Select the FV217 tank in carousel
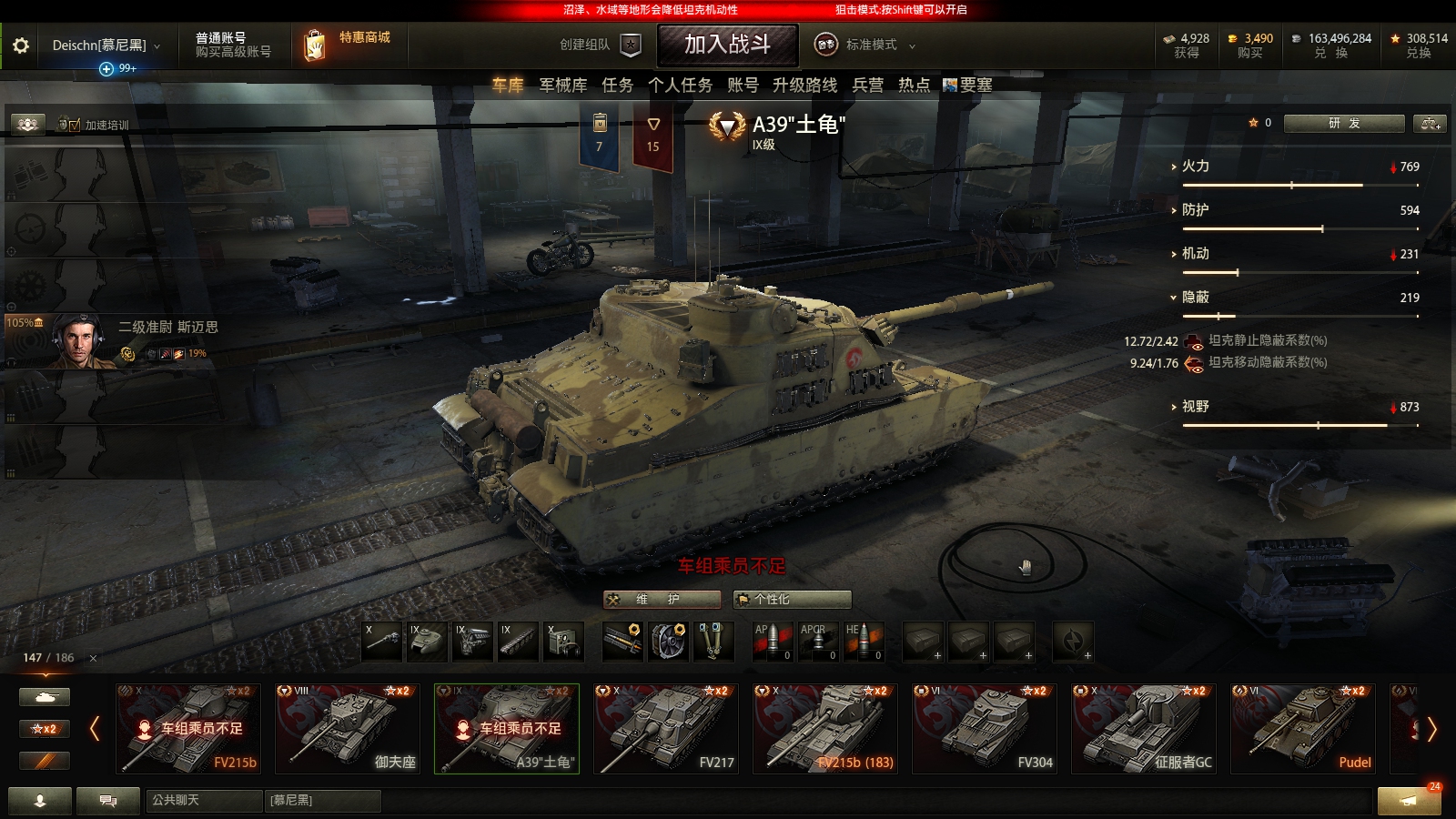Screen dimensions: 1456x819 pos(665,728)
